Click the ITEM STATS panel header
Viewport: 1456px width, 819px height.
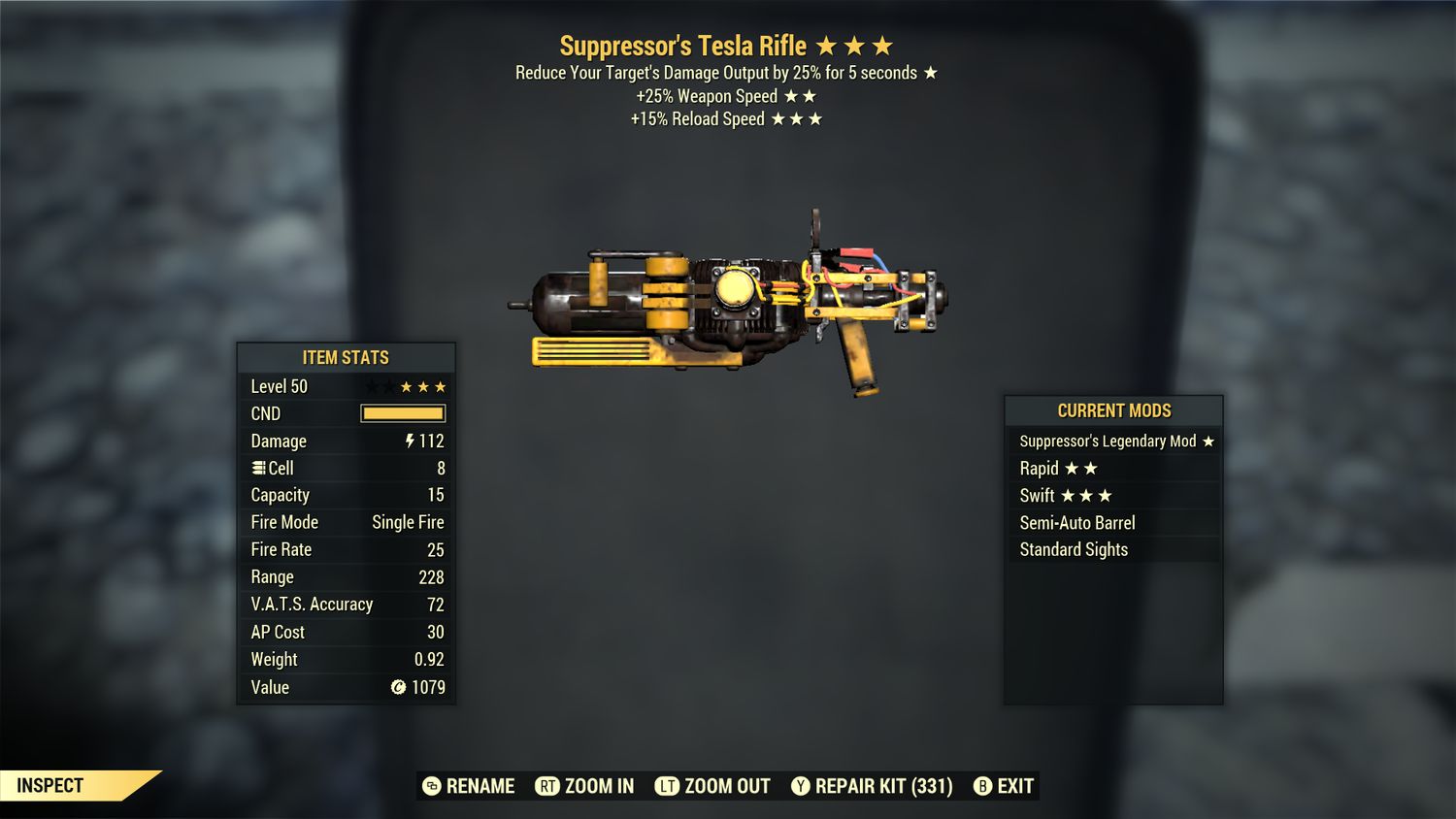coord(346,357)
